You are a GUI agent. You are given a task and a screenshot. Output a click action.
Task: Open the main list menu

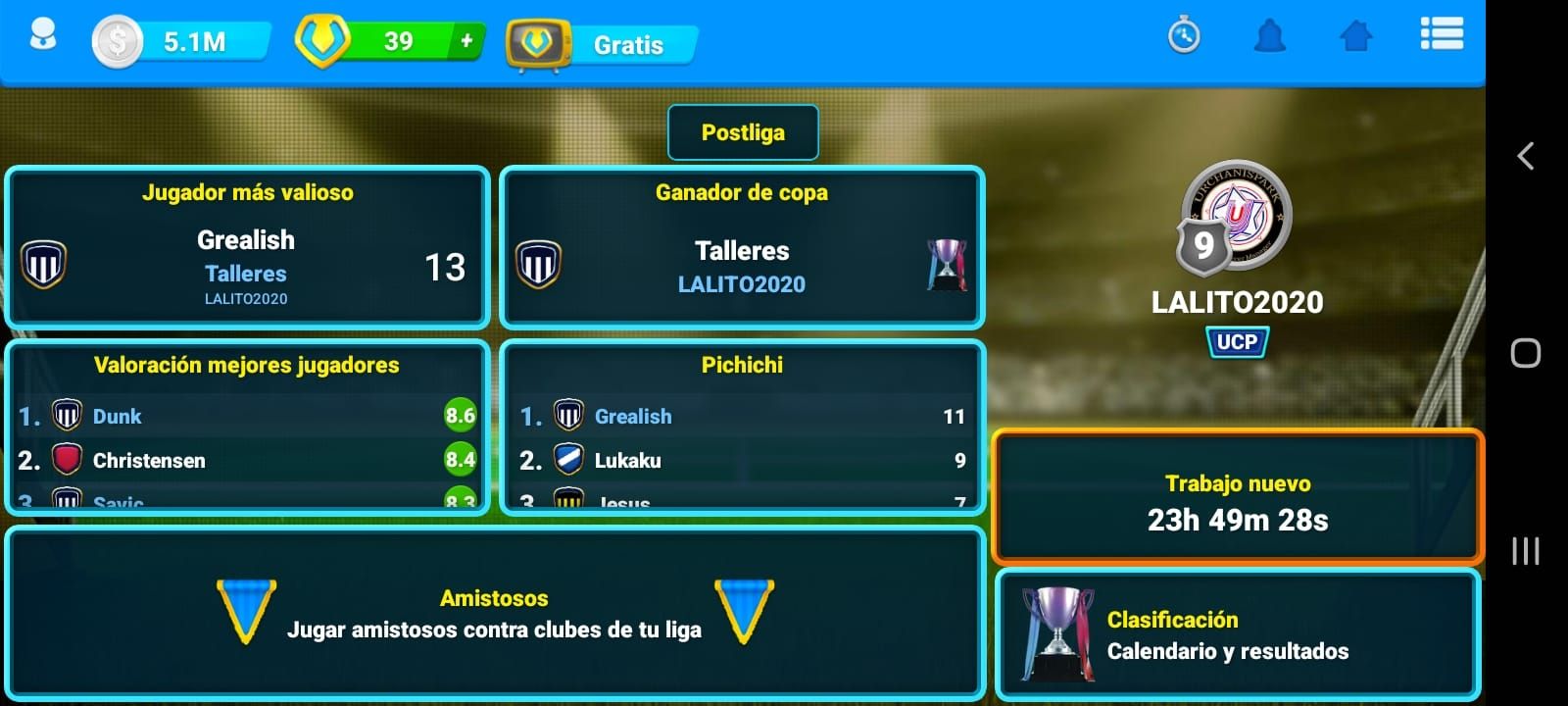pos(1442,34)
